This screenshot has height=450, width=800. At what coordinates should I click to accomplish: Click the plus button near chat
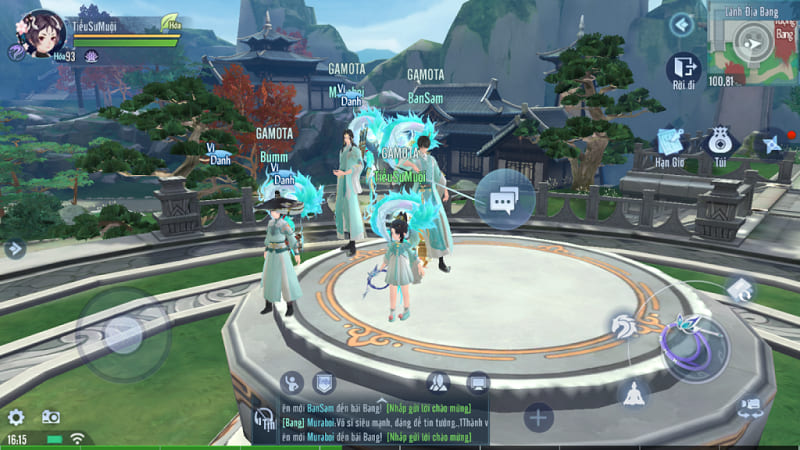[538, 417]
